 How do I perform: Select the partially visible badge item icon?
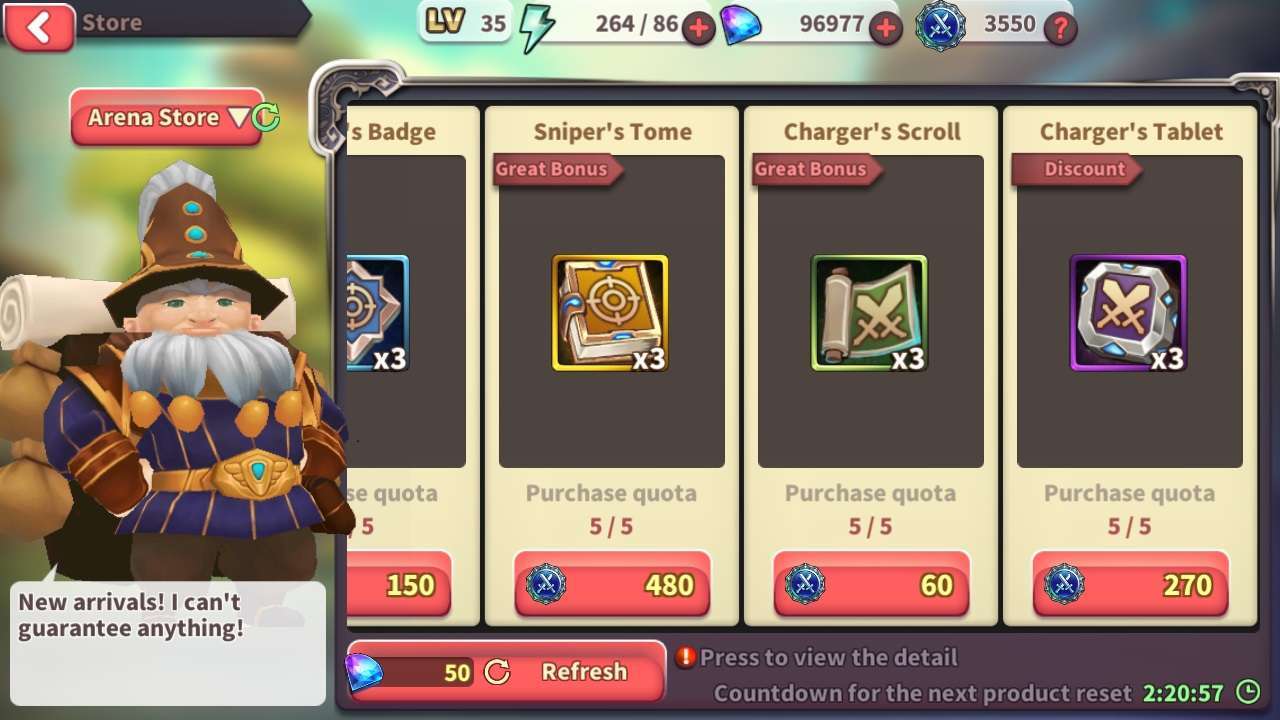pyautogui.click(x=378, y=313)
